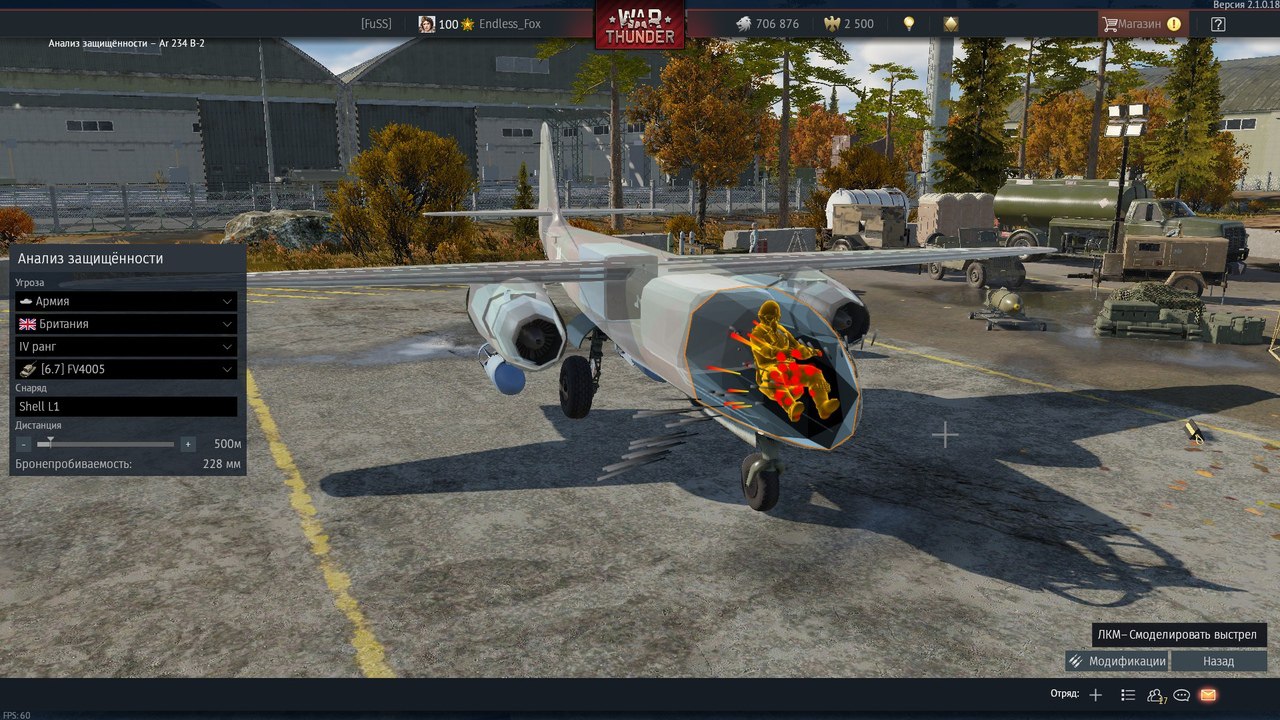Screen dimensions: 1280x720
Task: Select the Shell L1 ammunition field
Action: [x=126, y=406]
